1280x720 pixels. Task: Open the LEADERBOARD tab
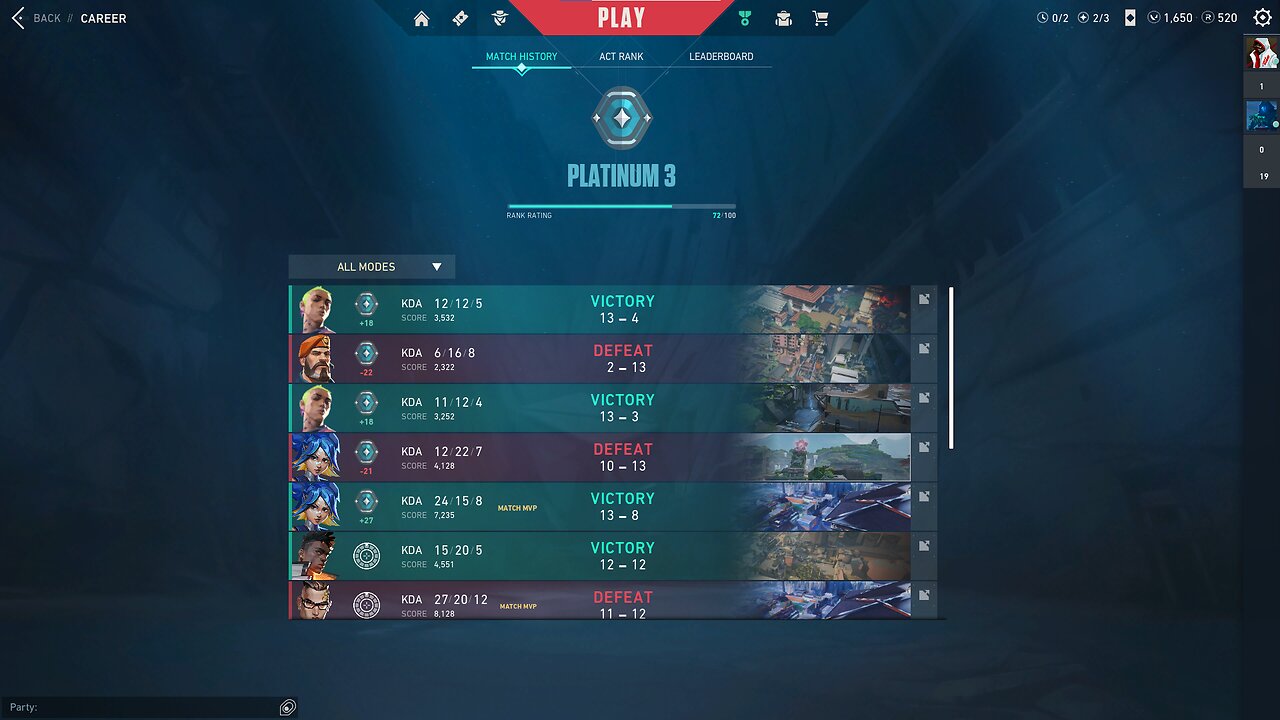click(722, 56)
